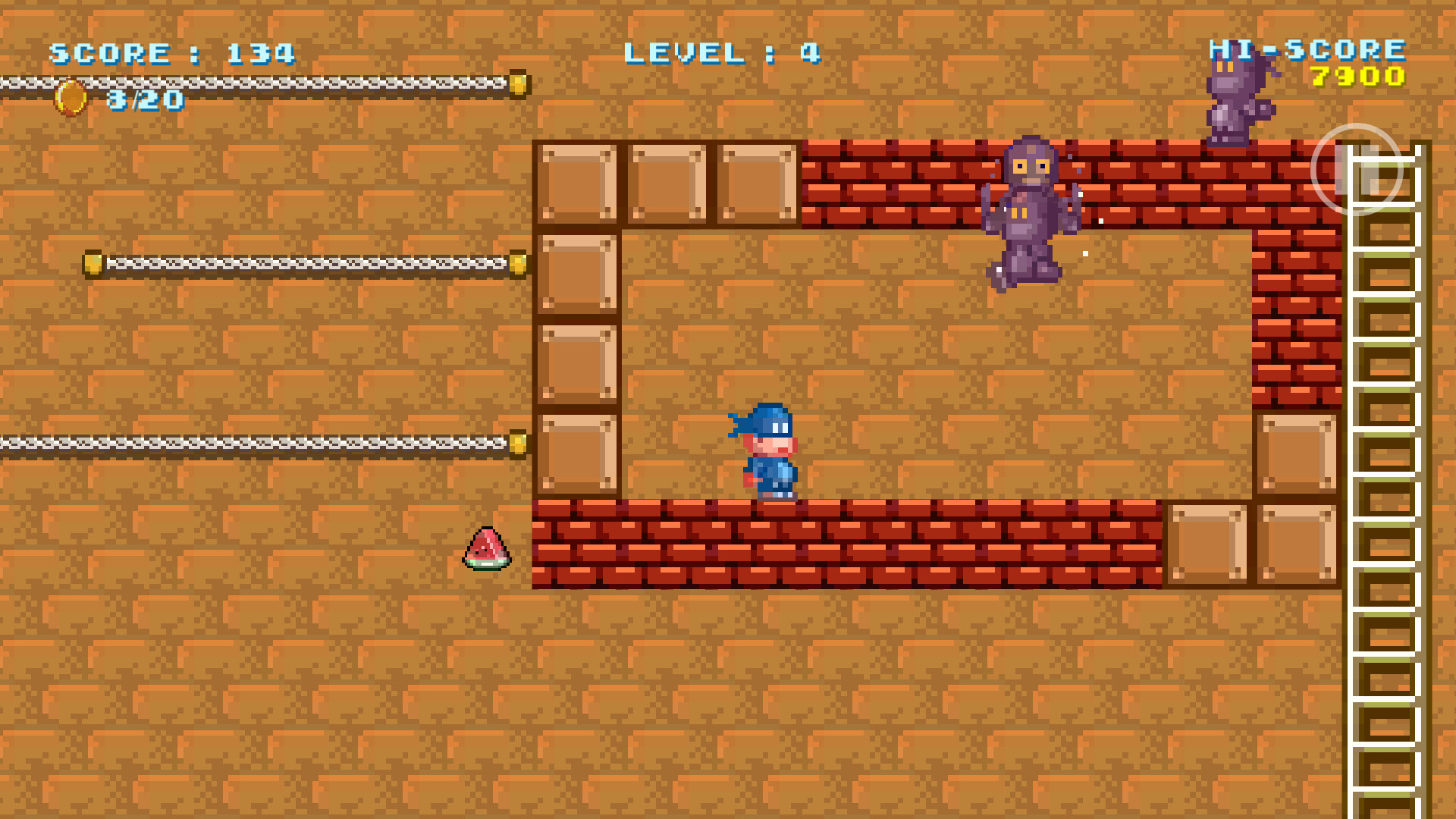
Task: Select the gold coin icon beside the counter
Action: pyautogui.click(x=69, y=99)
